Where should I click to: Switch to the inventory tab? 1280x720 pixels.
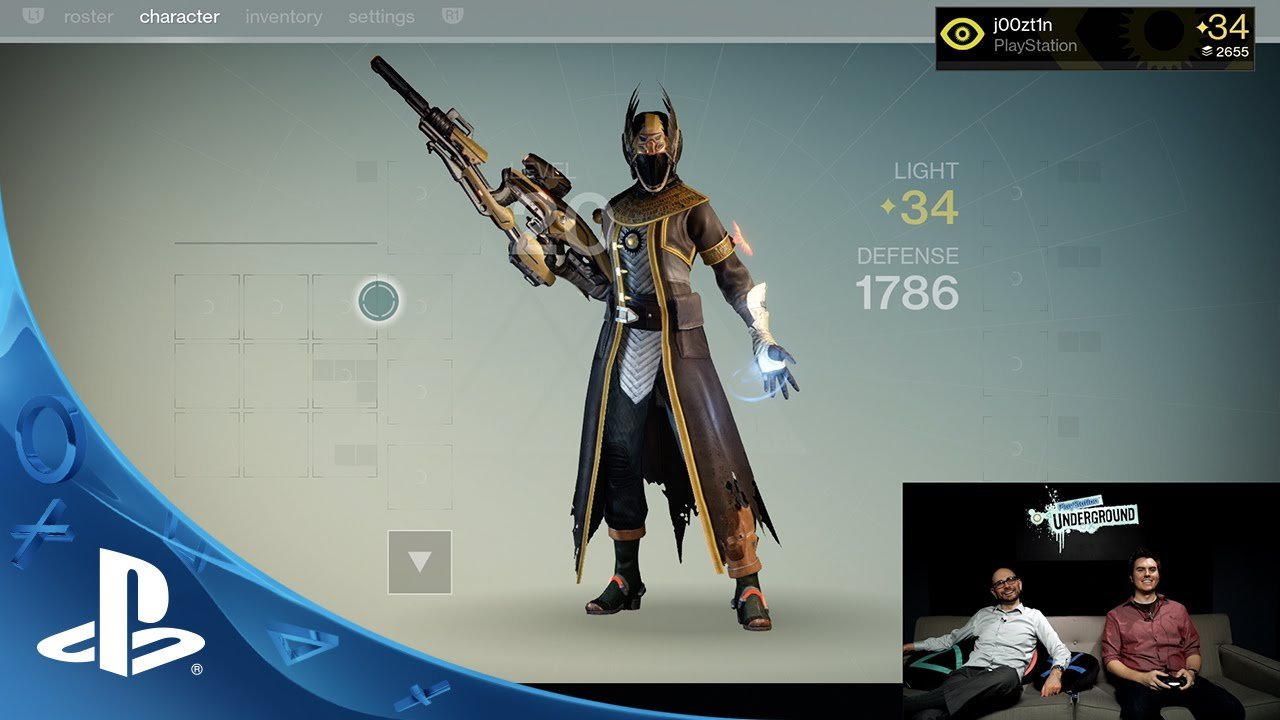point(283,17)
